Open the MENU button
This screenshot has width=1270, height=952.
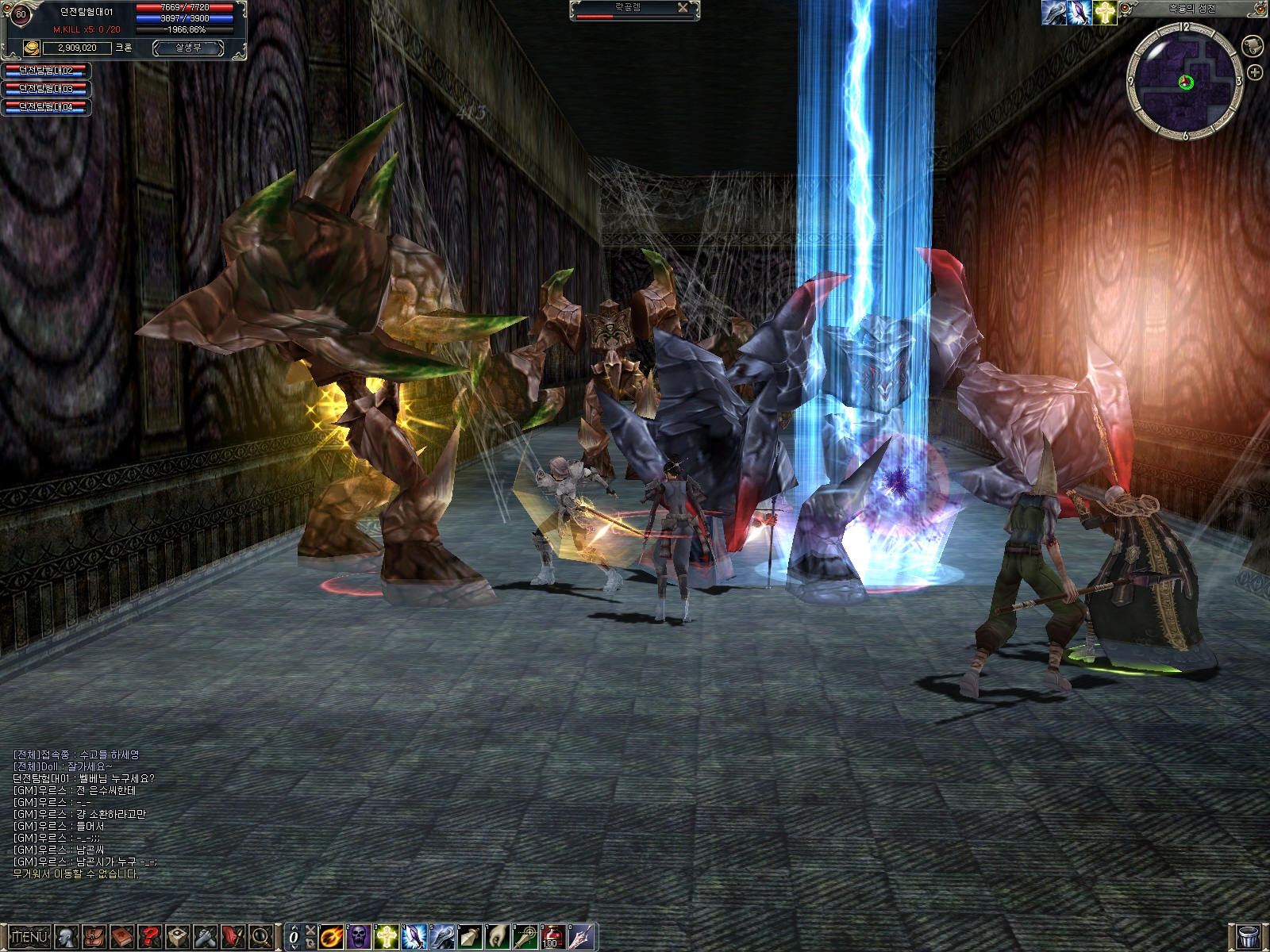point(29,937)
